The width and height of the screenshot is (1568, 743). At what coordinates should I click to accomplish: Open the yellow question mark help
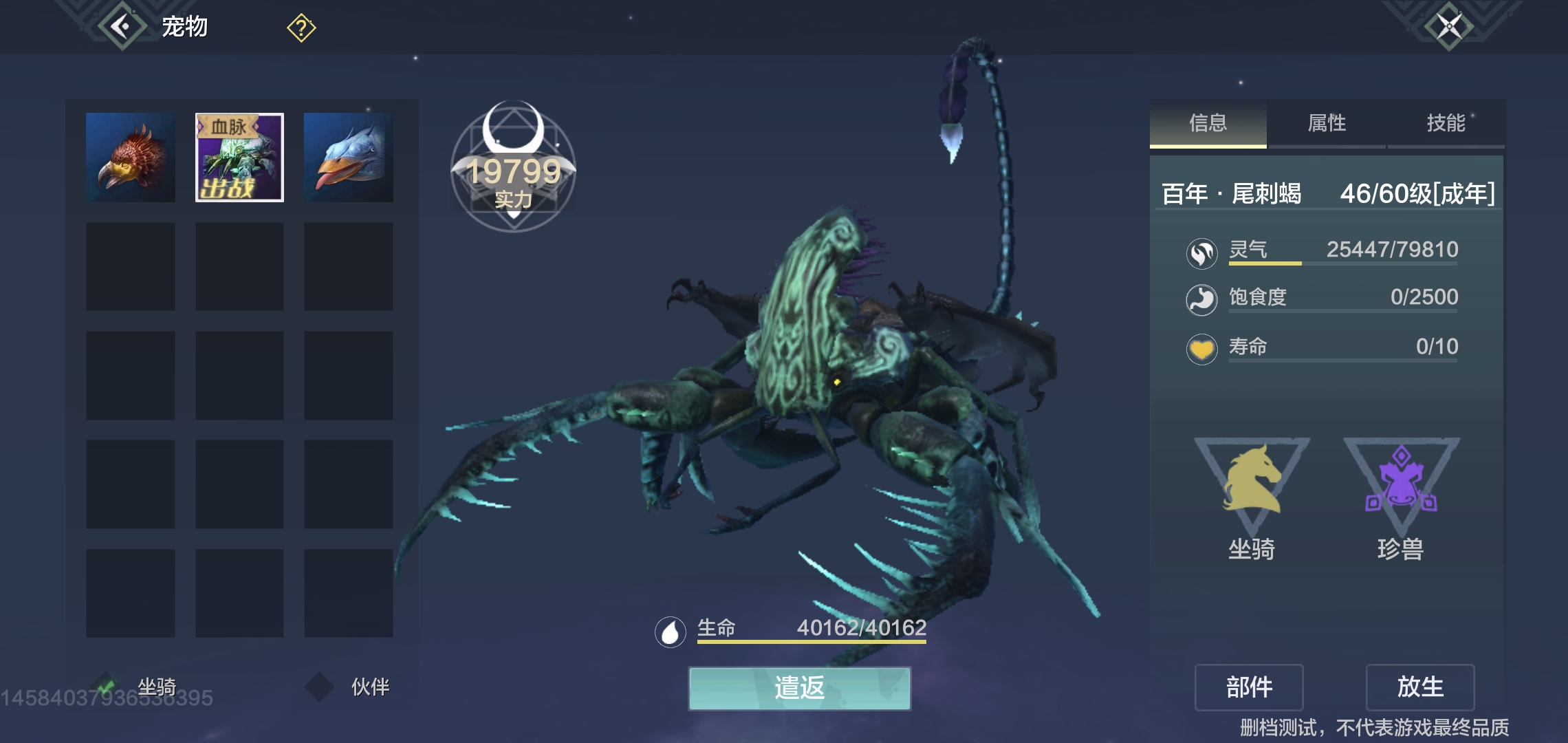coord(301,28)
